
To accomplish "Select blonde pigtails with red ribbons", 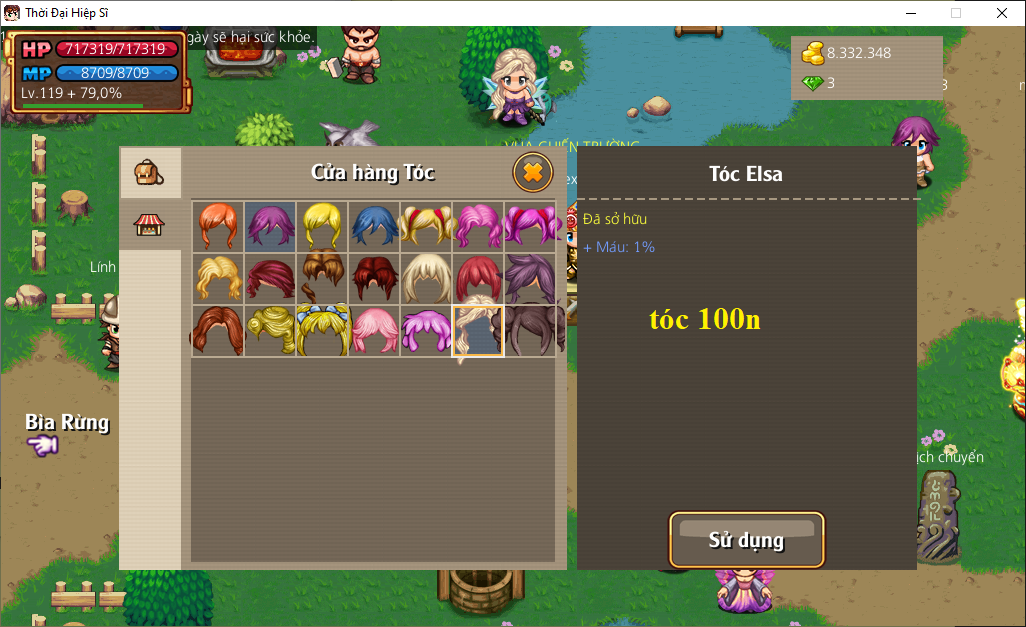I will (x=426, y=226).
